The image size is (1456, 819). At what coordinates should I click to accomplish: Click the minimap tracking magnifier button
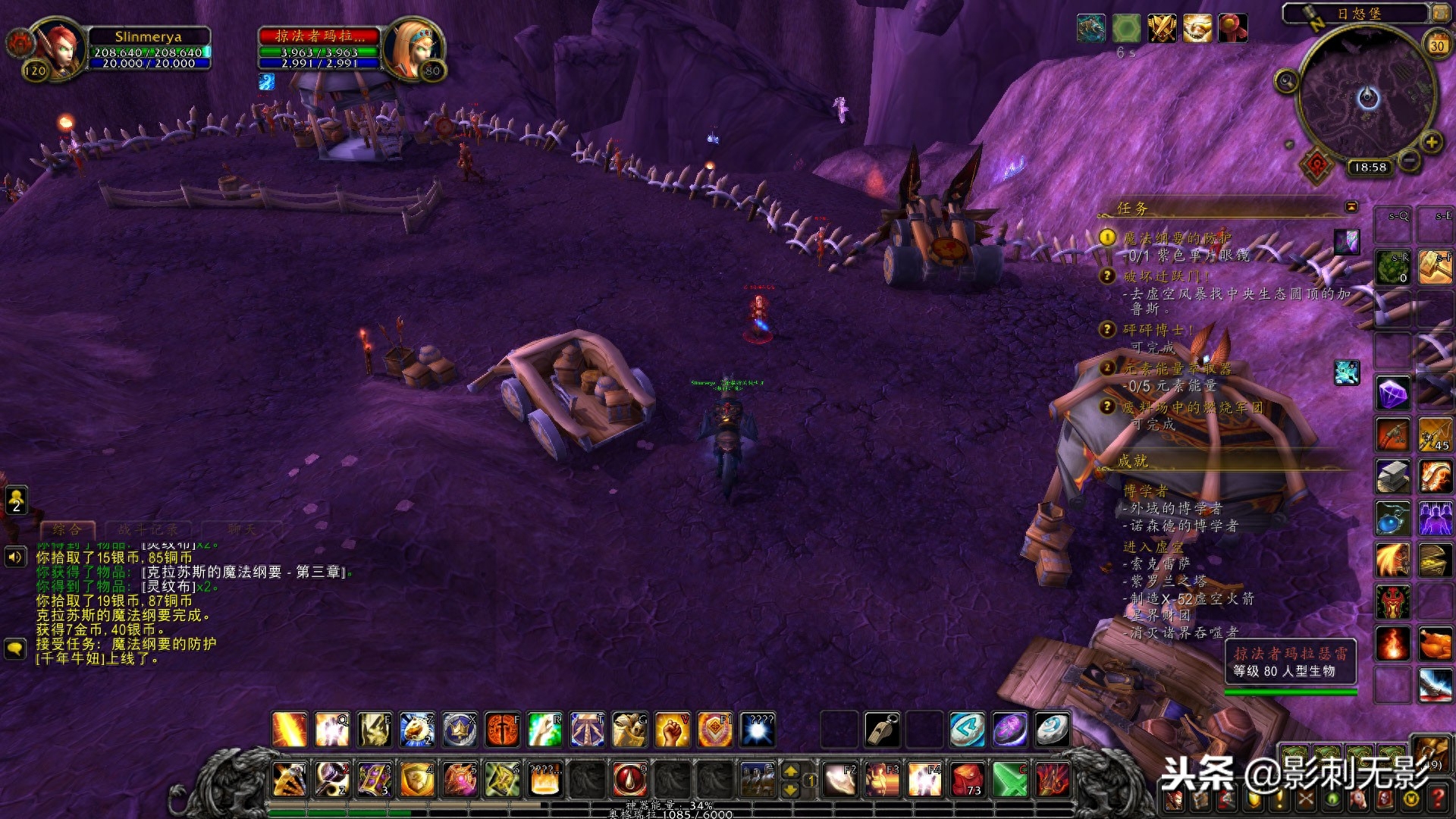pos(1286,81)
